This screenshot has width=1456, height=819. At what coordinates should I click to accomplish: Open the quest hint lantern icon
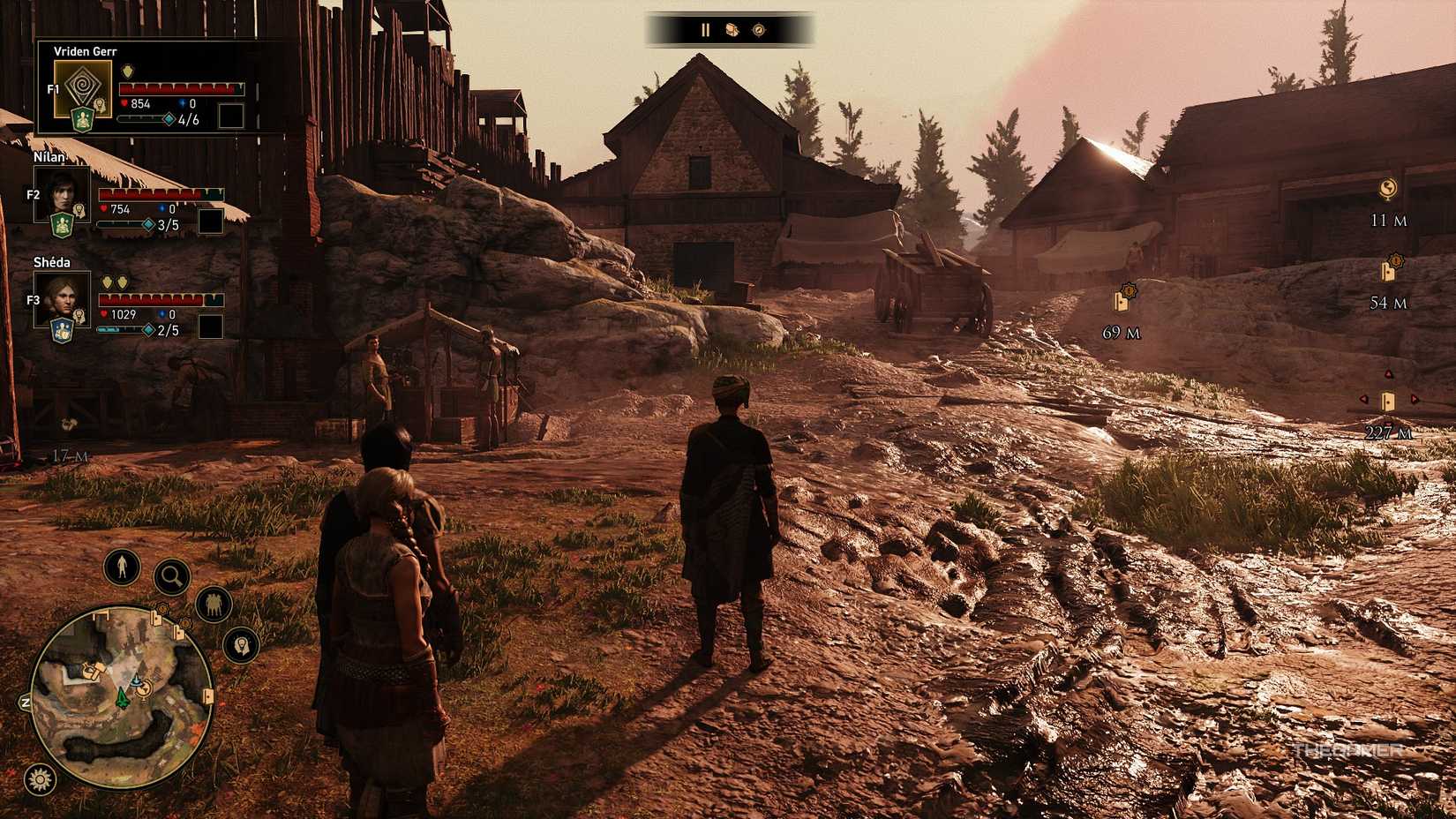pos(242,645)
